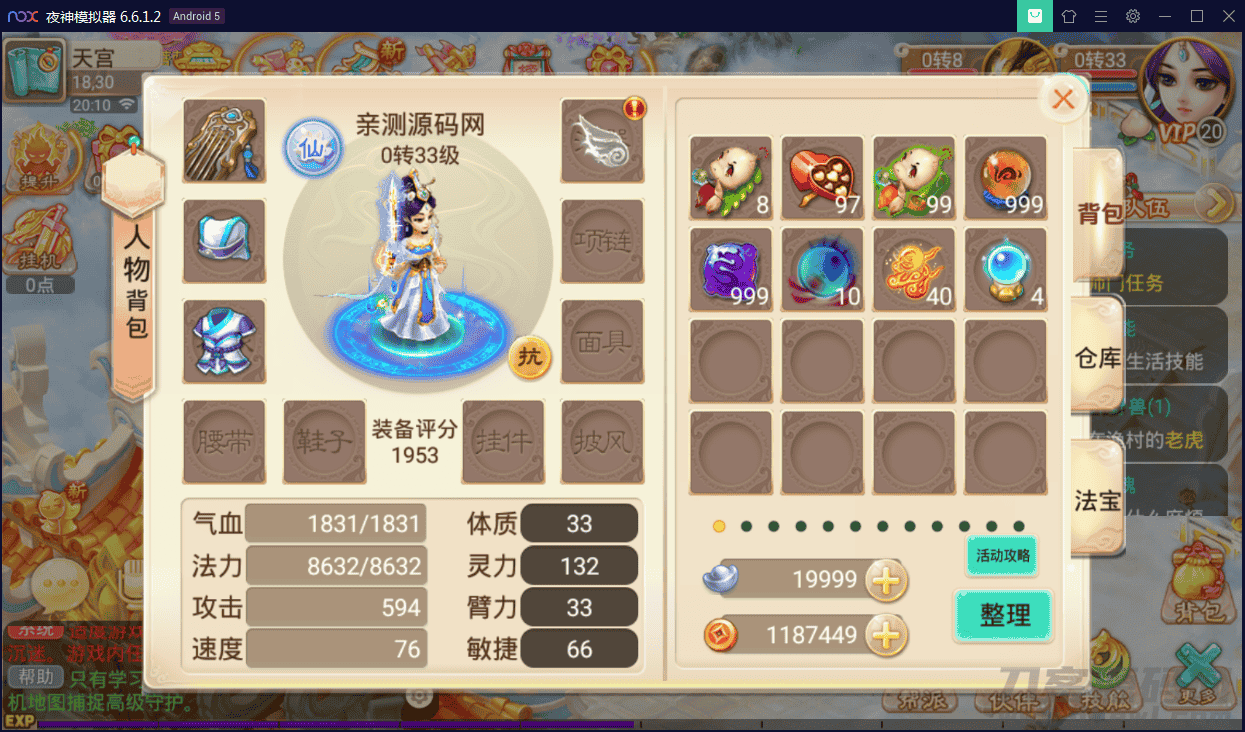Viewport: 1245px width, 732px height.
Task: Select the golden dragon token item
Action: tap(914, 269)
